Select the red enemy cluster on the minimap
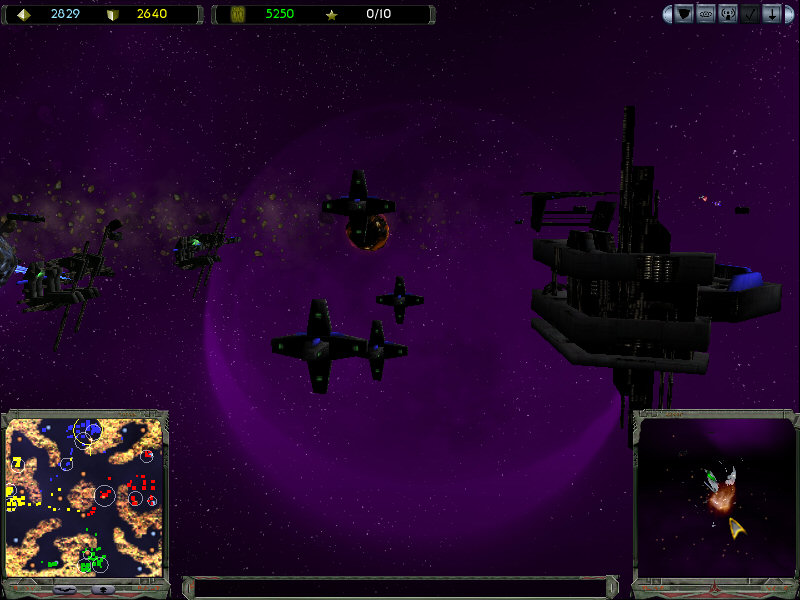 pos(138,493)
